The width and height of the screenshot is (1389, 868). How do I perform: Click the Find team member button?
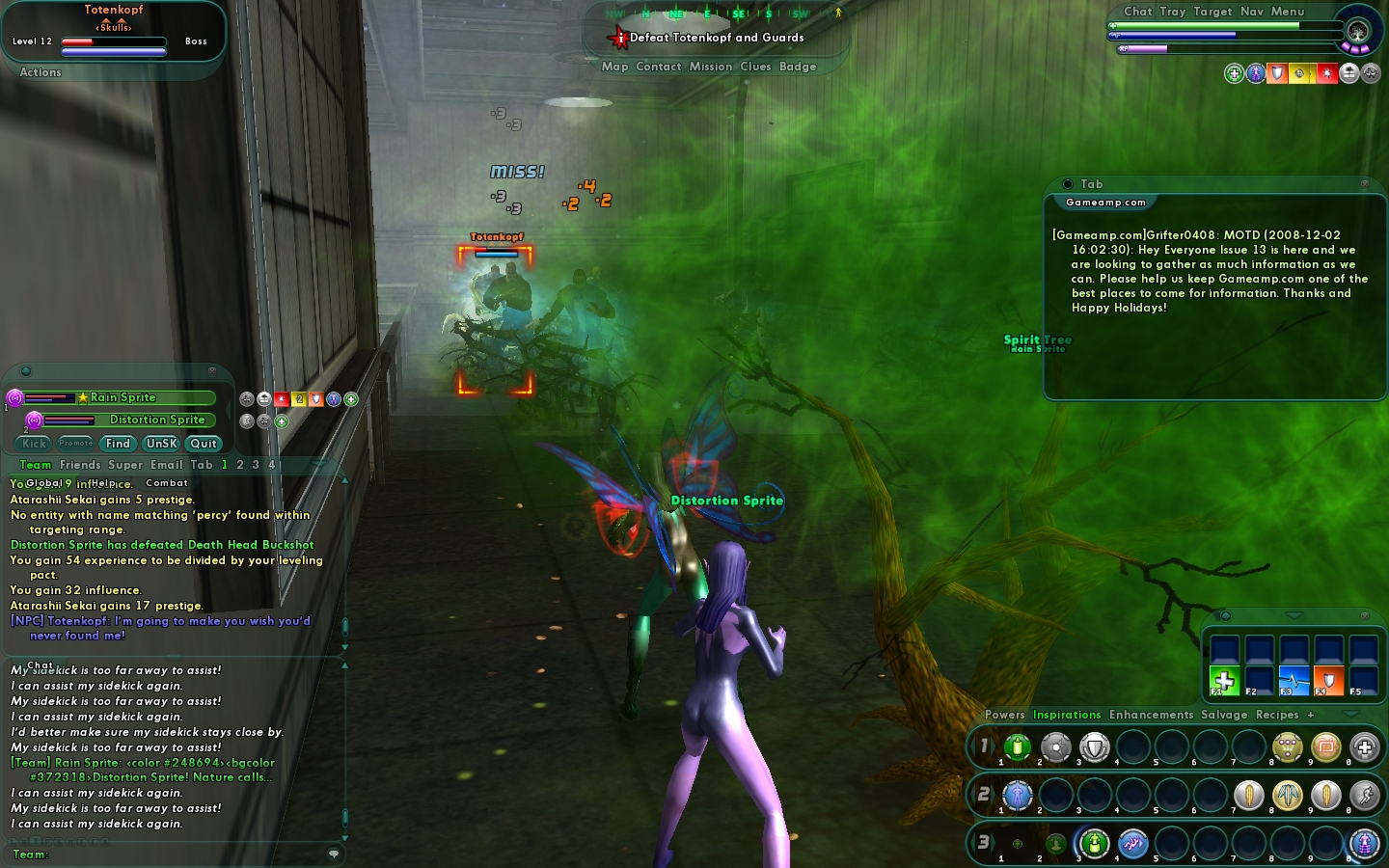[x=118, y=444]
